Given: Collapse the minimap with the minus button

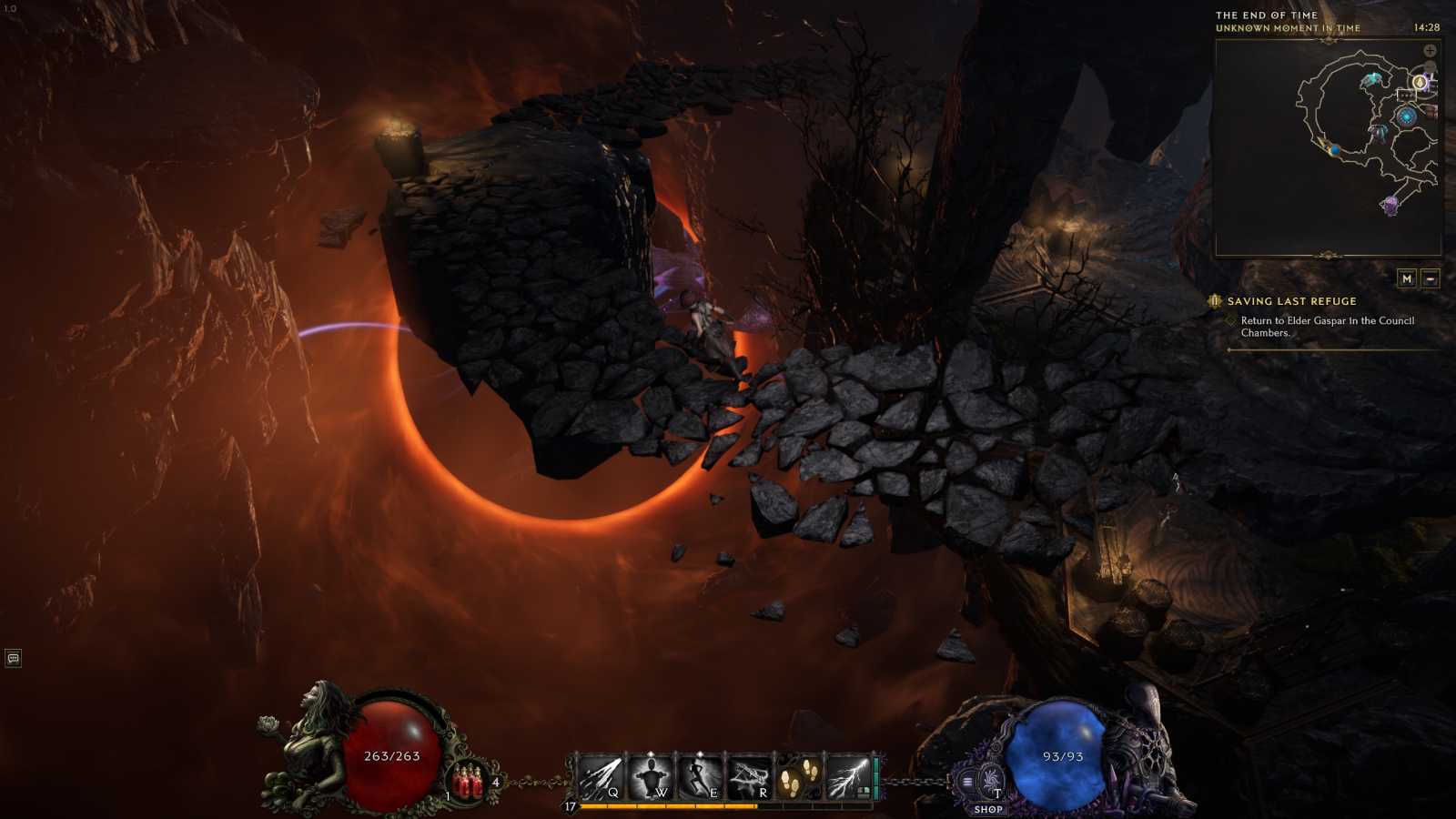Looking at the screenshot, I should 1431,278.
